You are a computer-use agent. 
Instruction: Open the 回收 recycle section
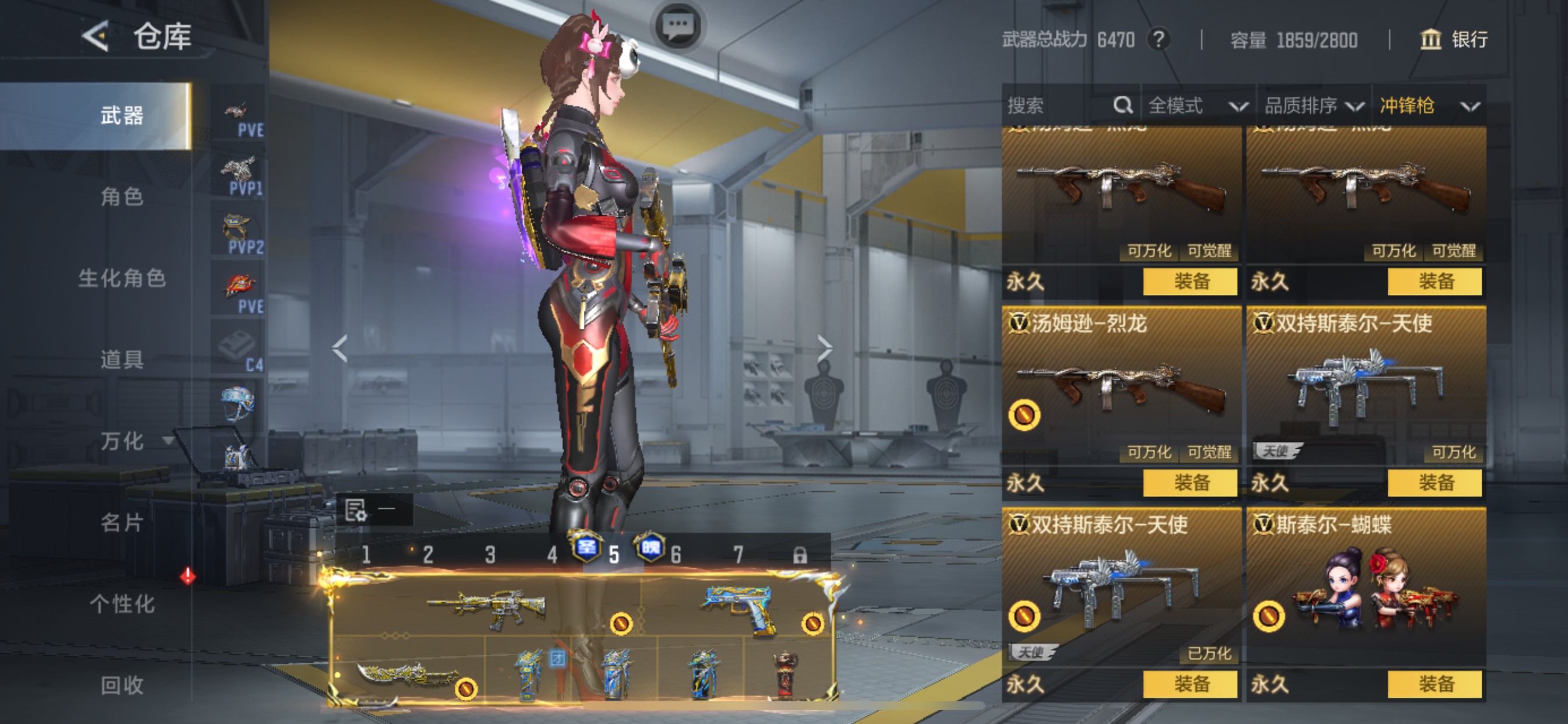point(122,685)
